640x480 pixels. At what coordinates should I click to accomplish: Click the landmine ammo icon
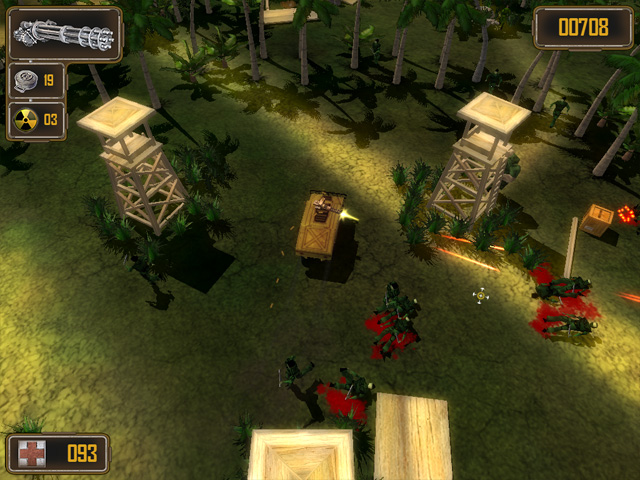click(x=26, y=80)
